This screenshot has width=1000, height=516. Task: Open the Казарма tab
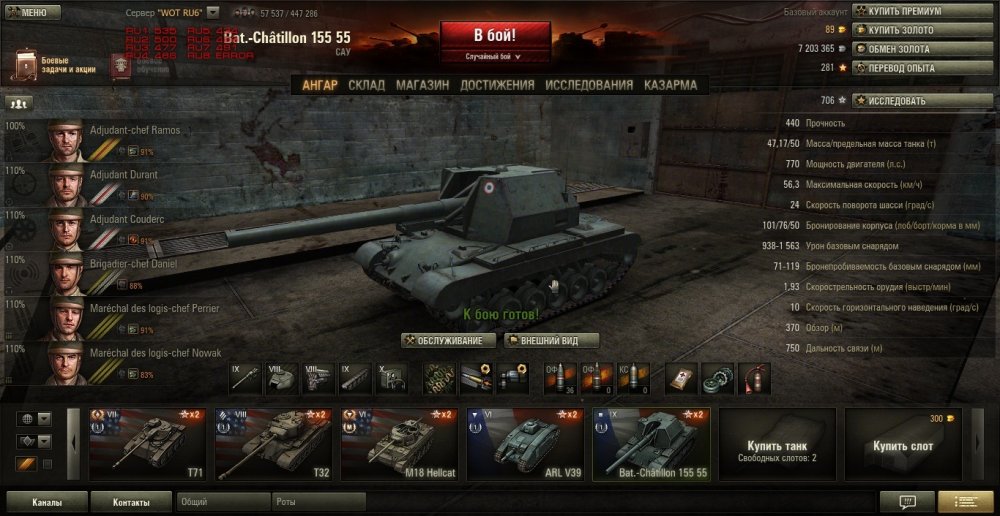point(670,85)
